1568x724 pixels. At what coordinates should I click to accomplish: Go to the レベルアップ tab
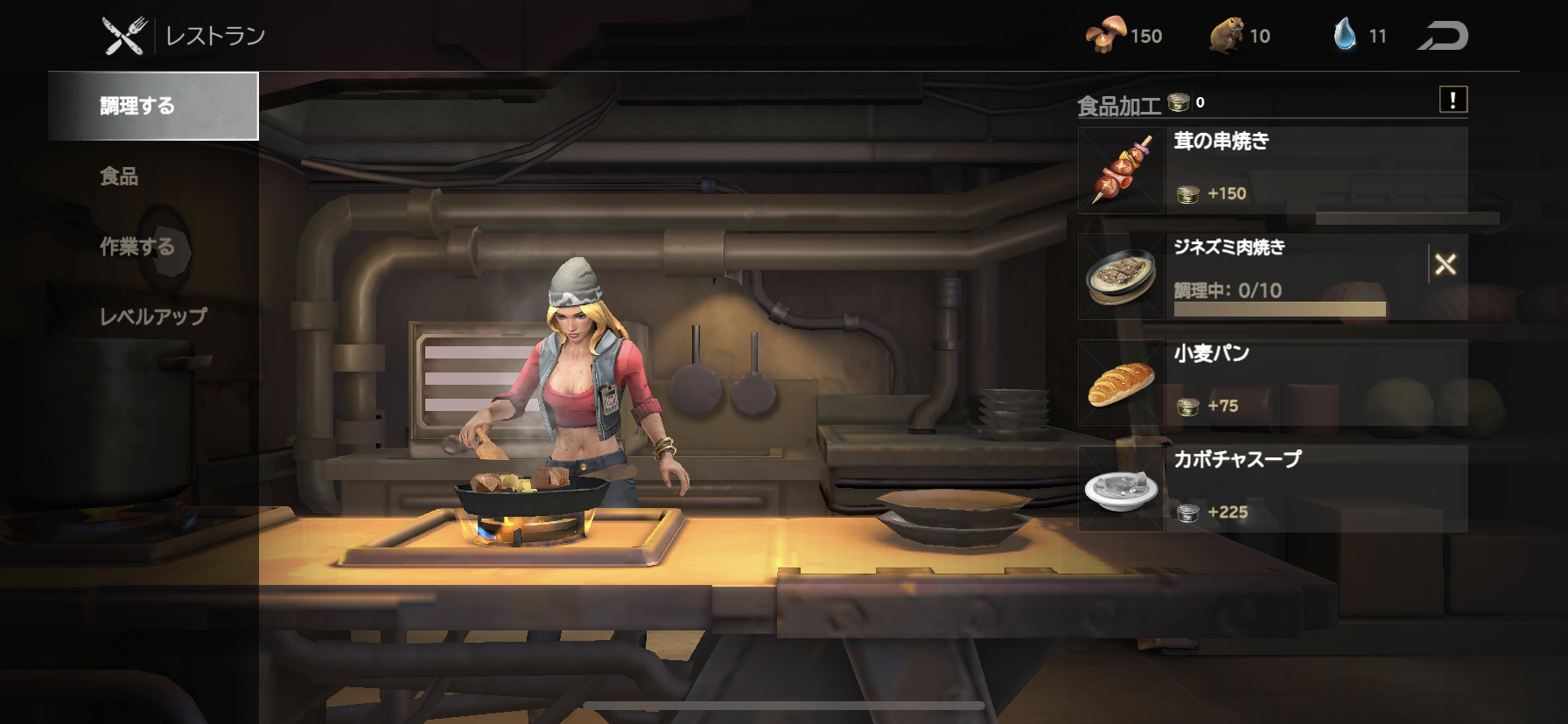coord(153,317)
